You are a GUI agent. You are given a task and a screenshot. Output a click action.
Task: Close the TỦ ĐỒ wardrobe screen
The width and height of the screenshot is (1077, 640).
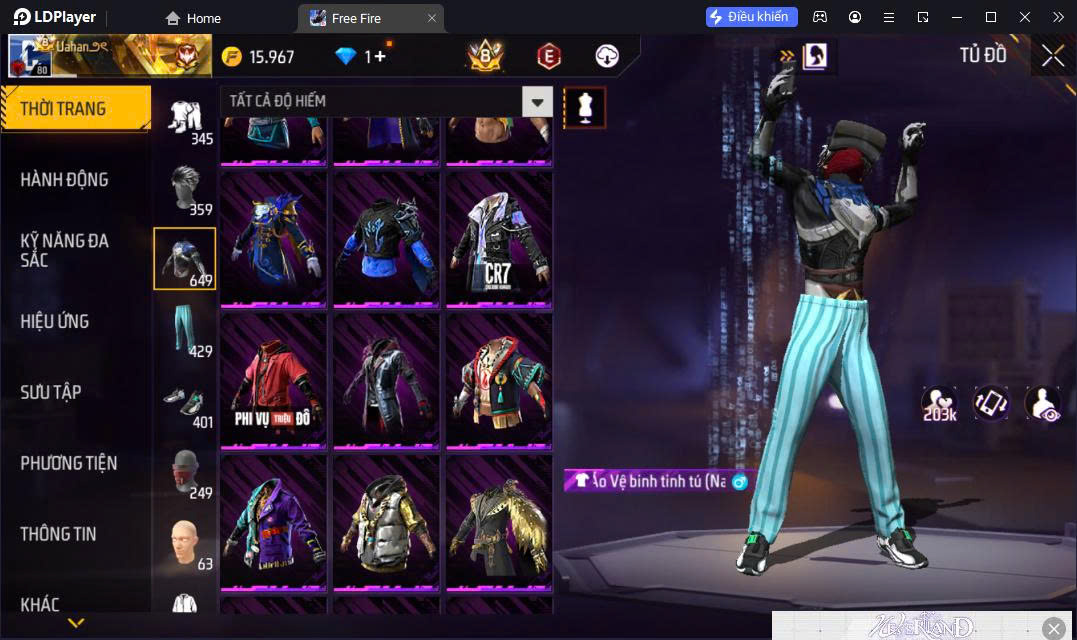click(x=1052, y=56)
